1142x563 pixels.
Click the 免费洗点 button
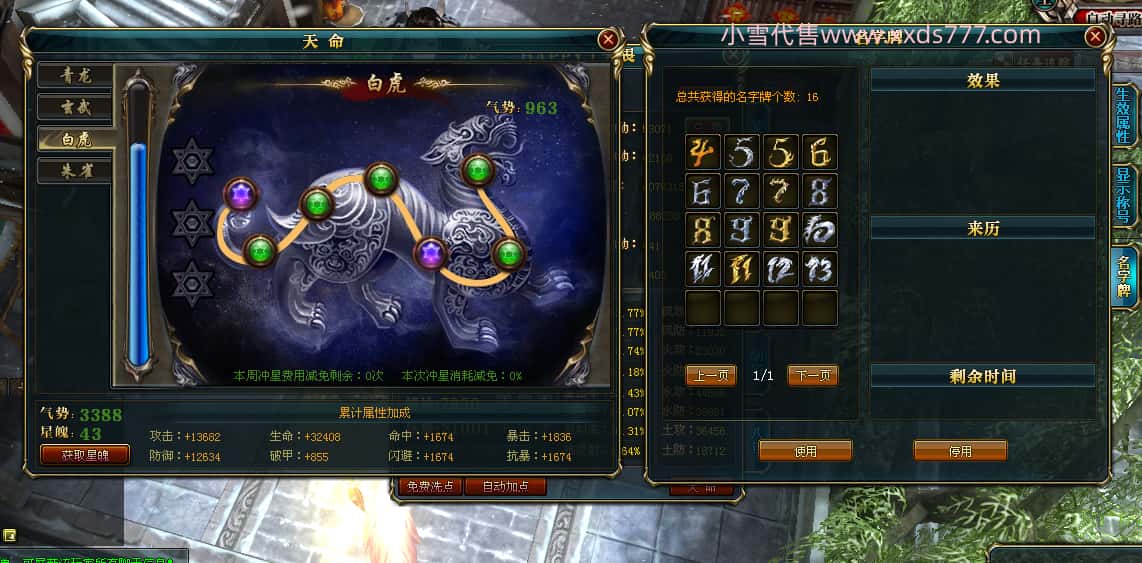[430, 486]
